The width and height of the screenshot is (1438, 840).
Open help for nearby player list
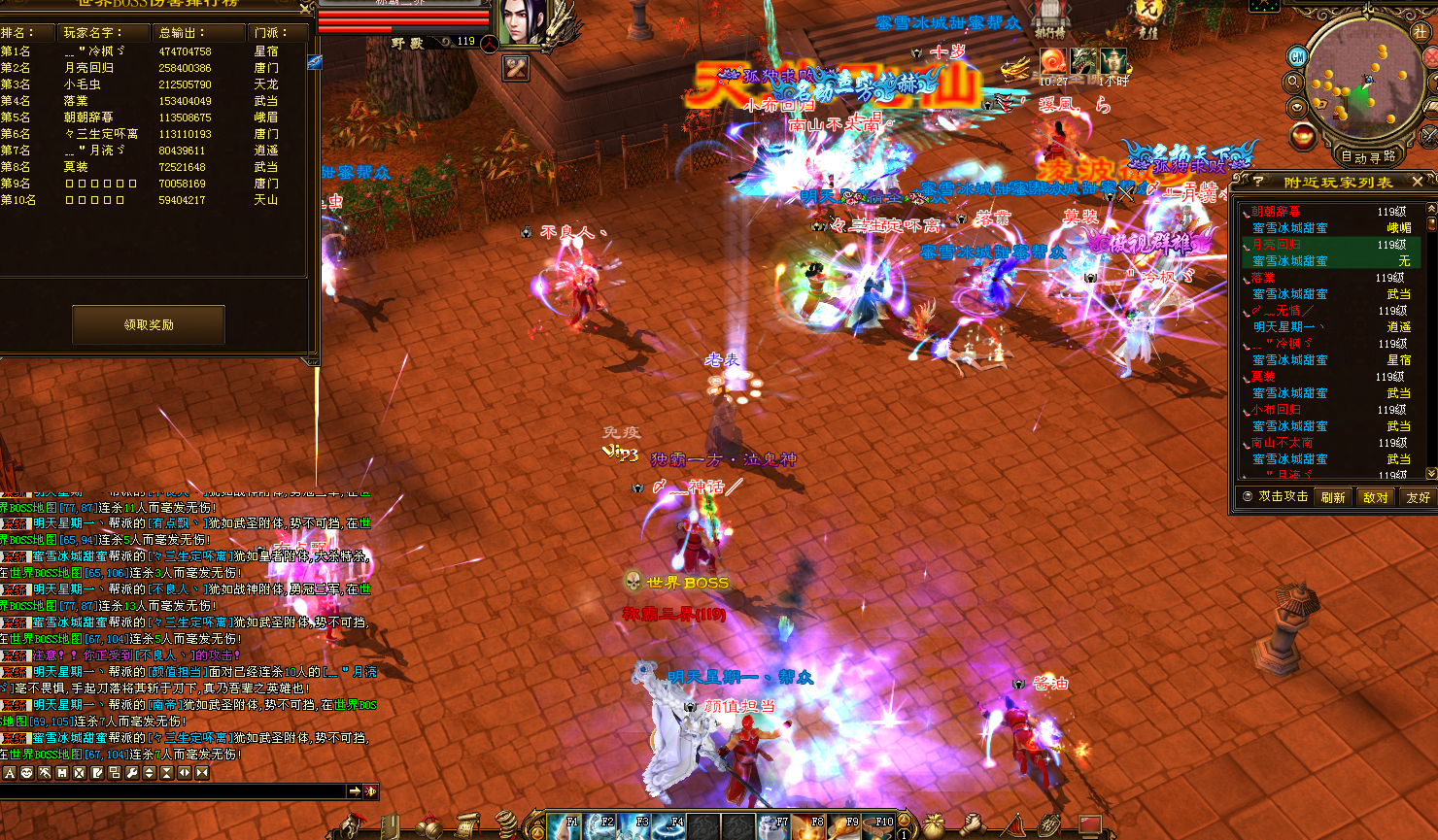tap(1258, 182)
